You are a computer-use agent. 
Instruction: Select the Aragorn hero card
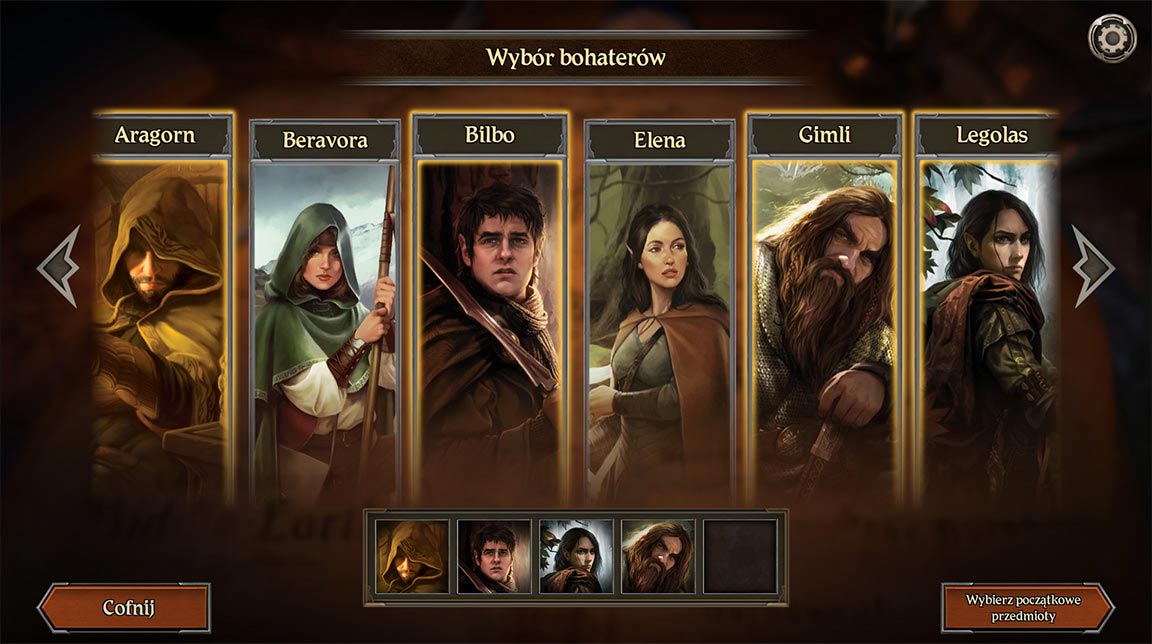click(162, 310)
